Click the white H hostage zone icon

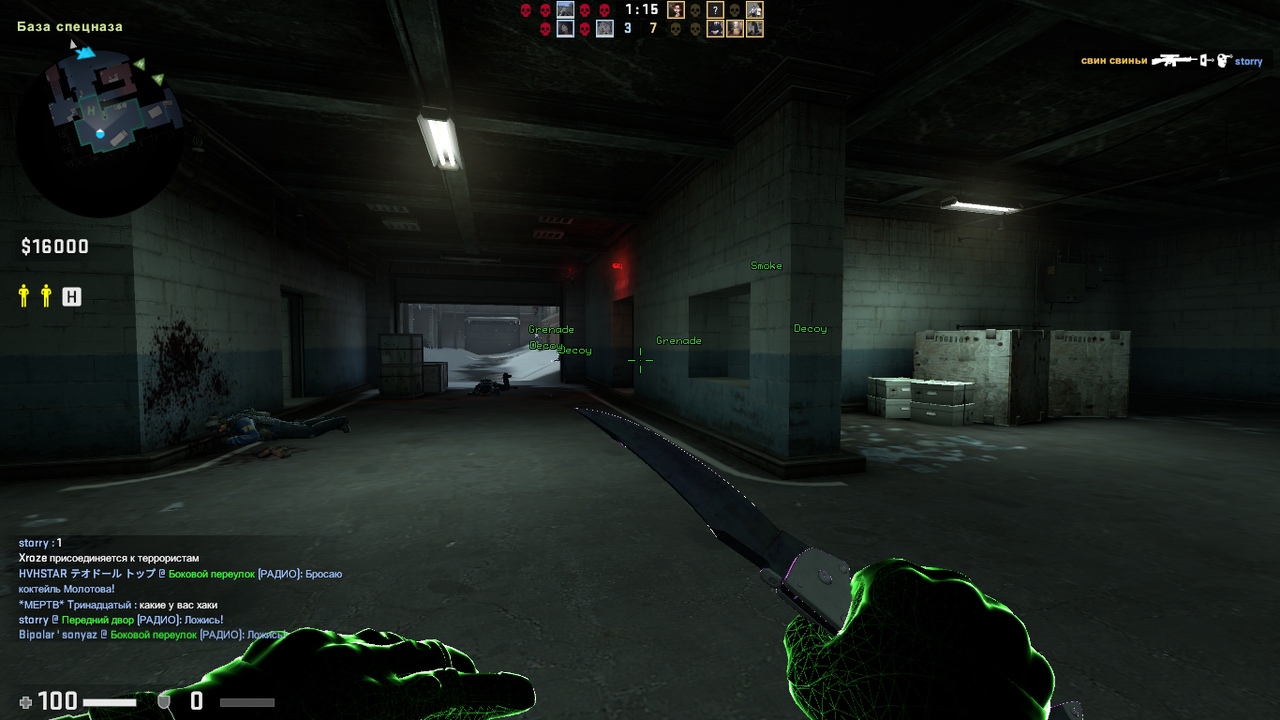(71, 296)
